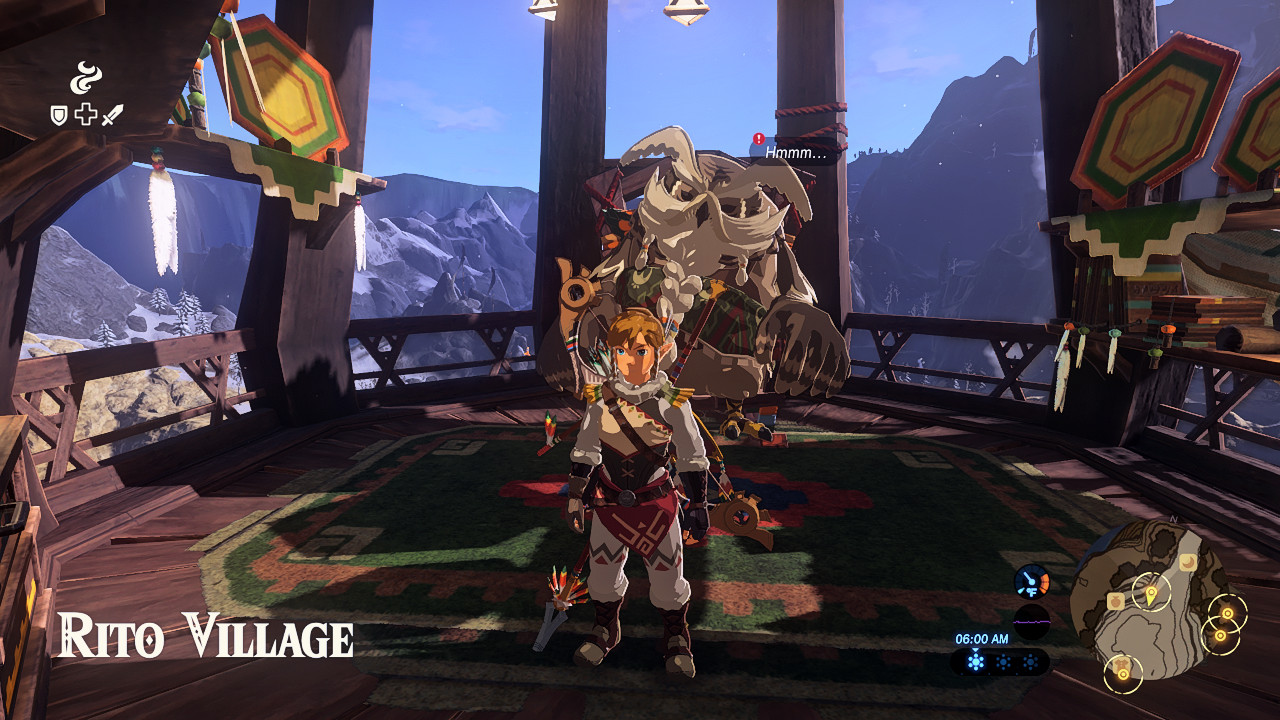Click the player position arrow on minimap
Screen dimensions: 1280x720
(1151, 592)
